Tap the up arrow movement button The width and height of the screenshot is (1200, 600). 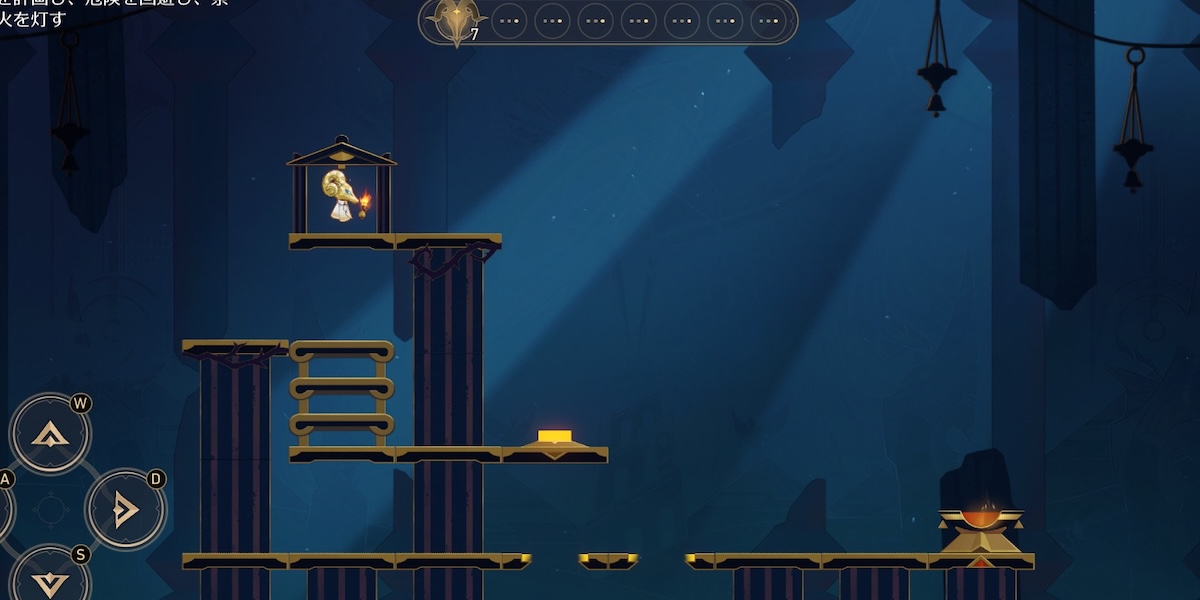pyautogui.click(x=50, y=434)
